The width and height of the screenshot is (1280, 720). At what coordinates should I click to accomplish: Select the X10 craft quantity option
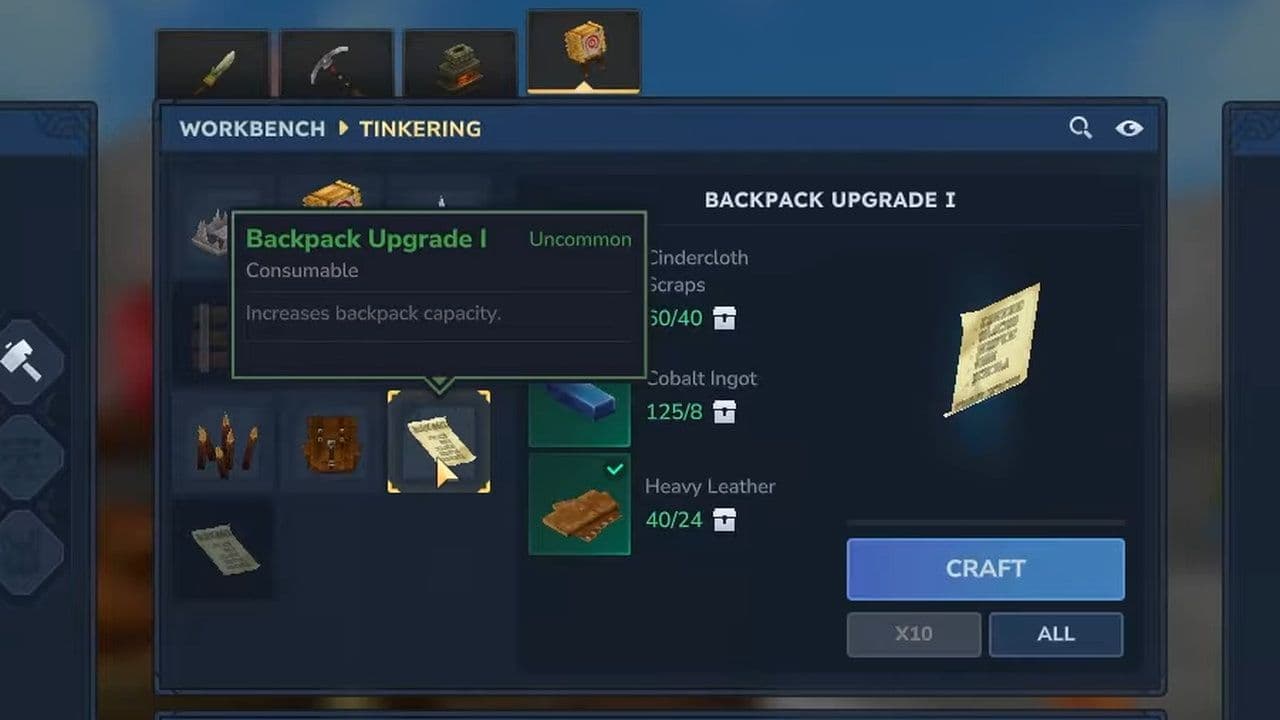[x=913, y=634]
